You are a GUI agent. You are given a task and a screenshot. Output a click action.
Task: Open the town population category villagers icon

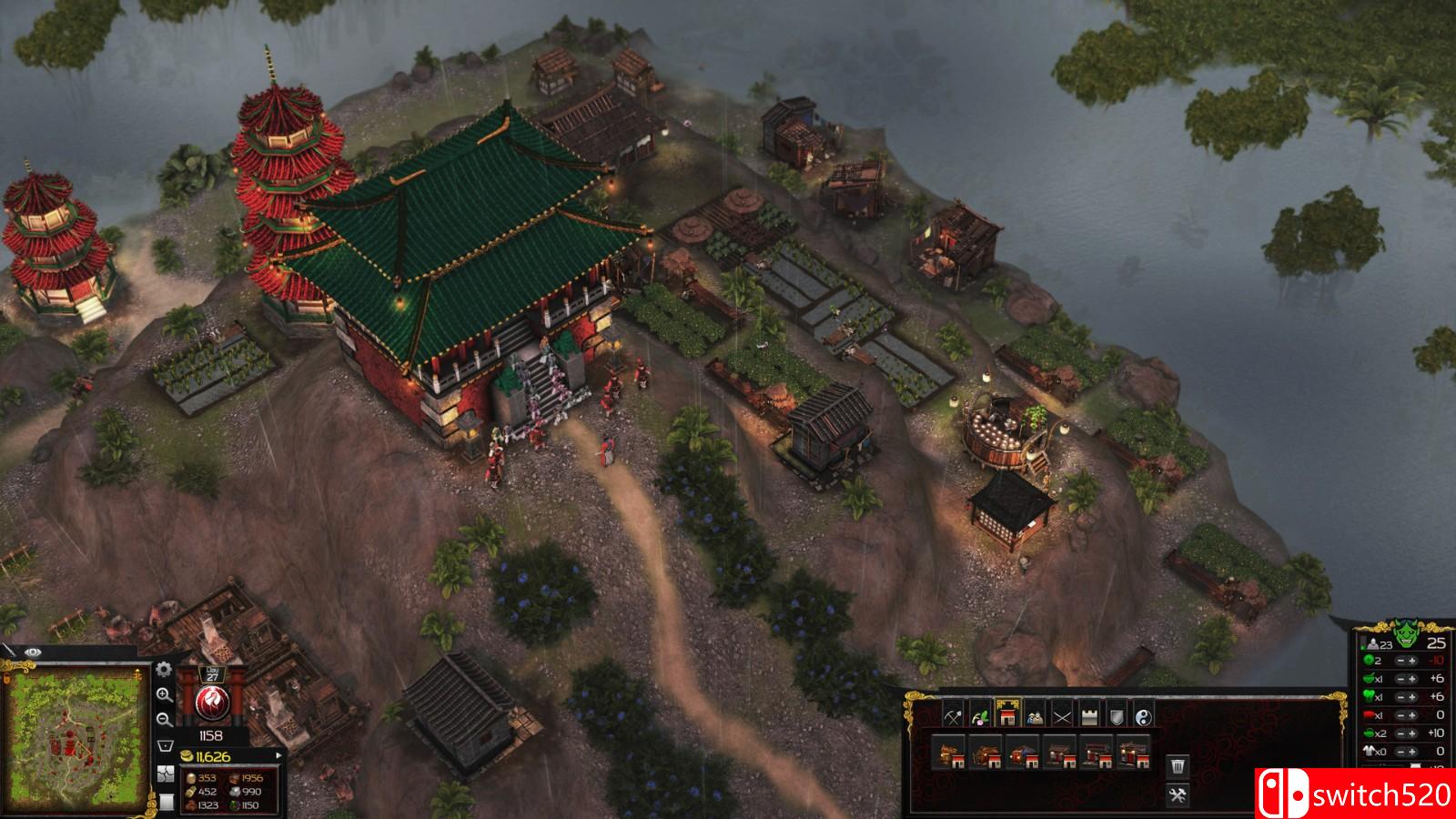tap(1035, 713)
